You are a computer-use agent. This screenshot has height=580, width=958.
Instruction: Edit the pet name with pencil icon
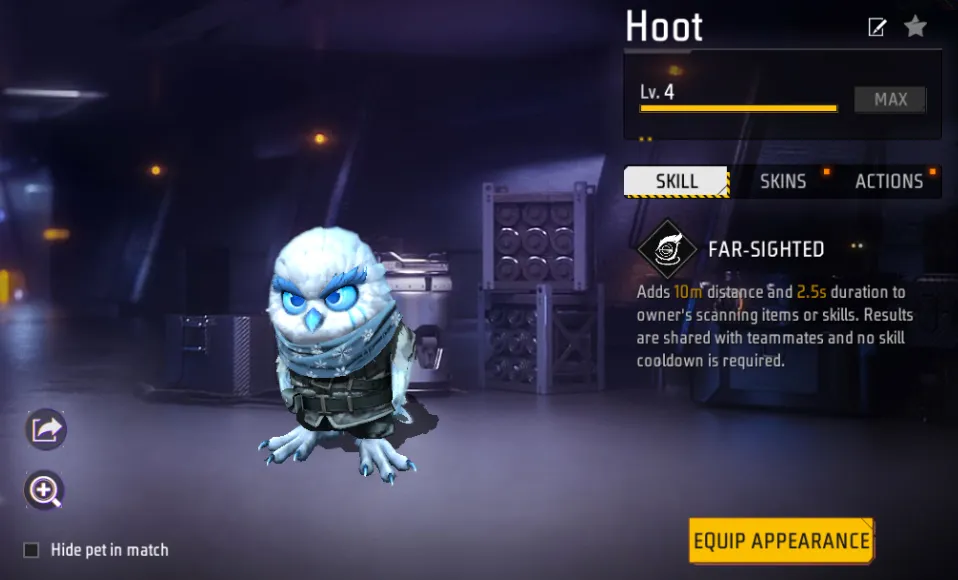tap(877, 27)
